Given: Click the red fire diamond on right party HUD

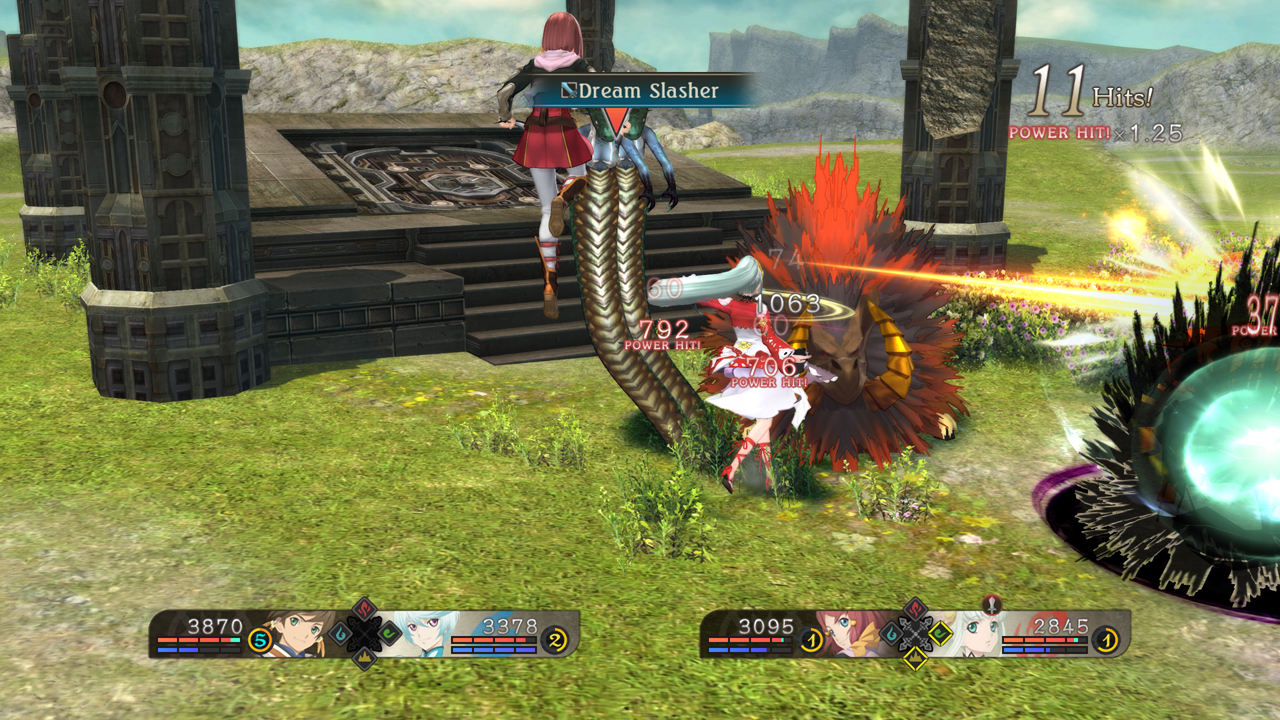Looking at the screenshot, I should pyautogui.click(x=915, y=608).
